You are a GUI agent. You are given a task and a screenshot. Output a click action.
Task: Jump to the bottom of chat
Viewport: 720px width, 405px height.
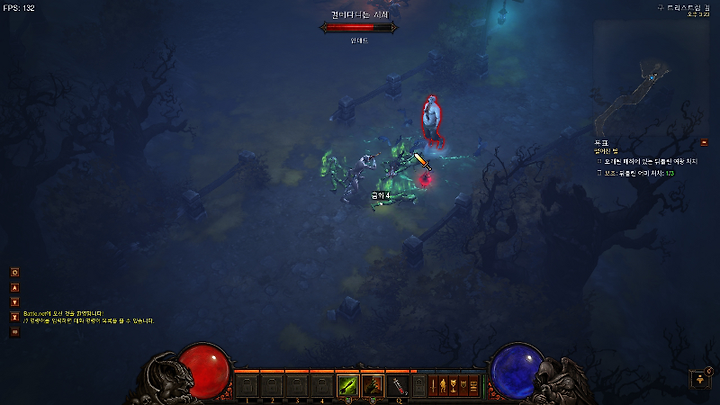click(x=15, y=318)
